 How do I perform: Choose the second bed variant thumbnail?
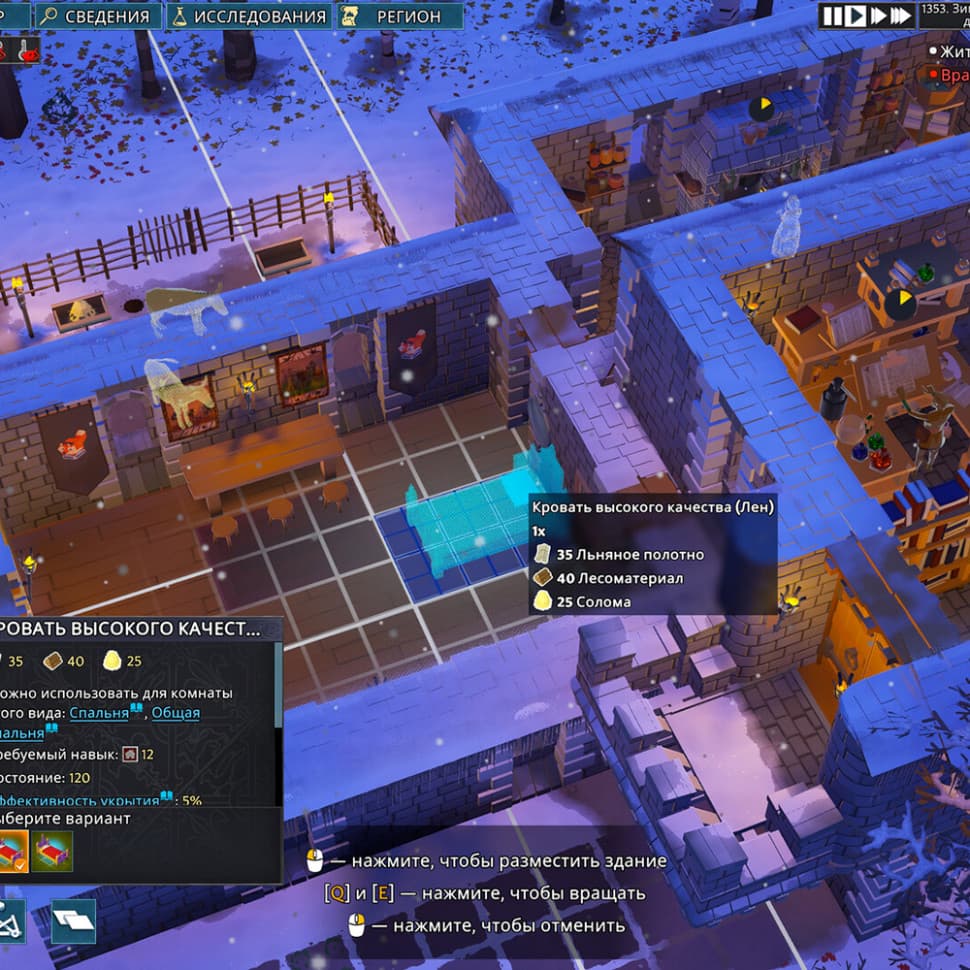pos(52,852)
